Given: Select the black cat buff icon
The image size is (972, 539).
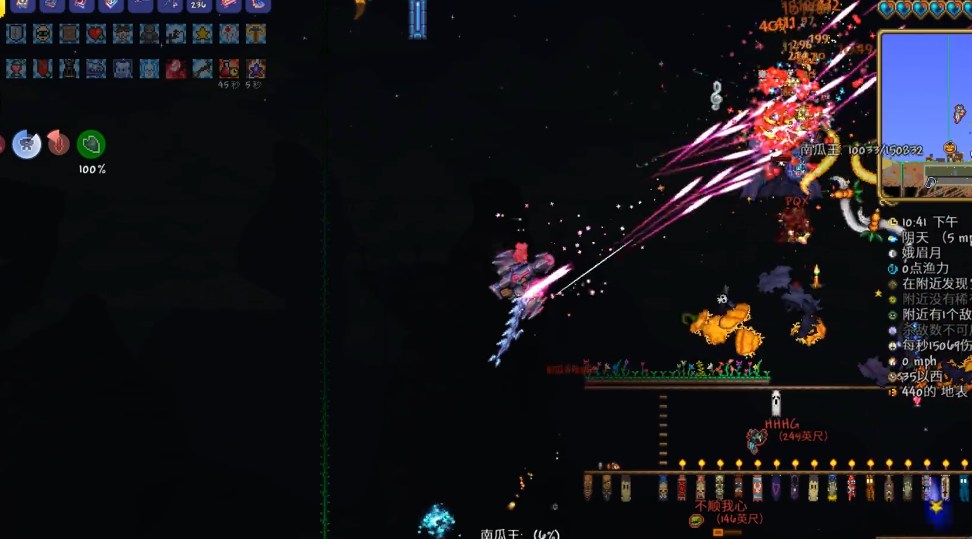Looking at the screenshot, I should click(69, 68).
